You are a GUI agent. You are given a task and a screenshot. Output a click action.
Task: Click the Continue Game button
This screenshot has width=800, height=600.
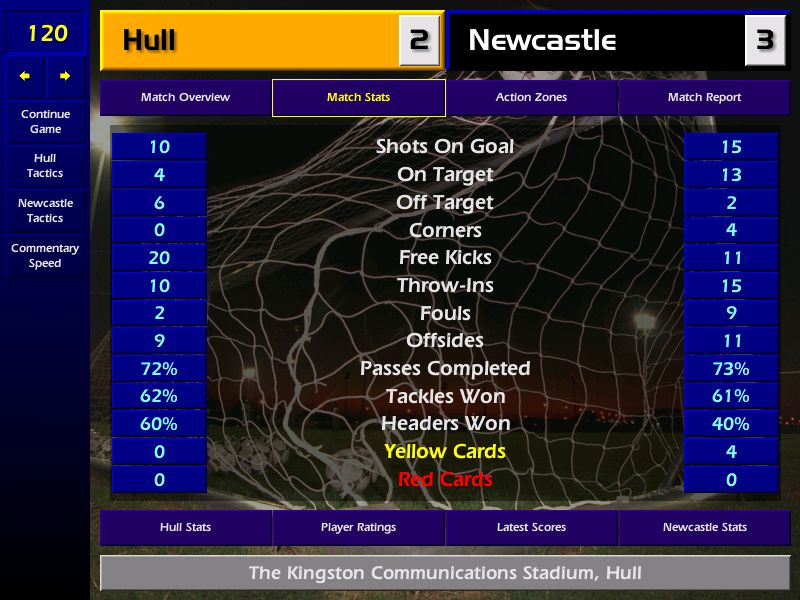[45, 121]
